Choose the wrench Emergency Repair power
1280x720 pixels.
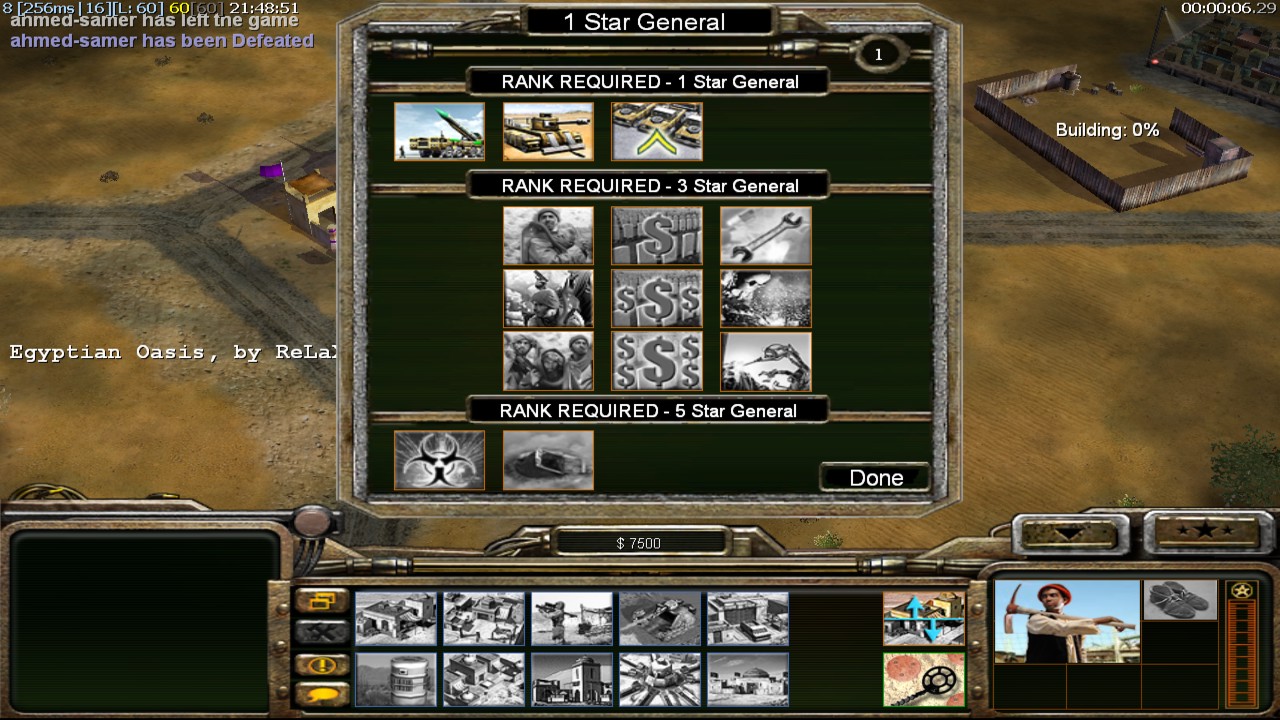coord(766,235)
